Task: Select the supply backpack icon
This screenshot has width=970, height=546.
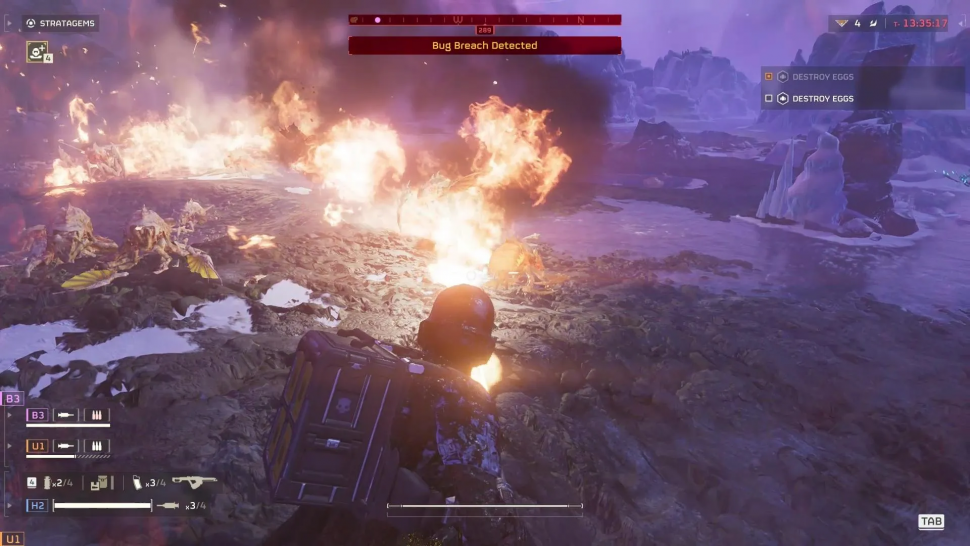Action: (x=100, y=482)
